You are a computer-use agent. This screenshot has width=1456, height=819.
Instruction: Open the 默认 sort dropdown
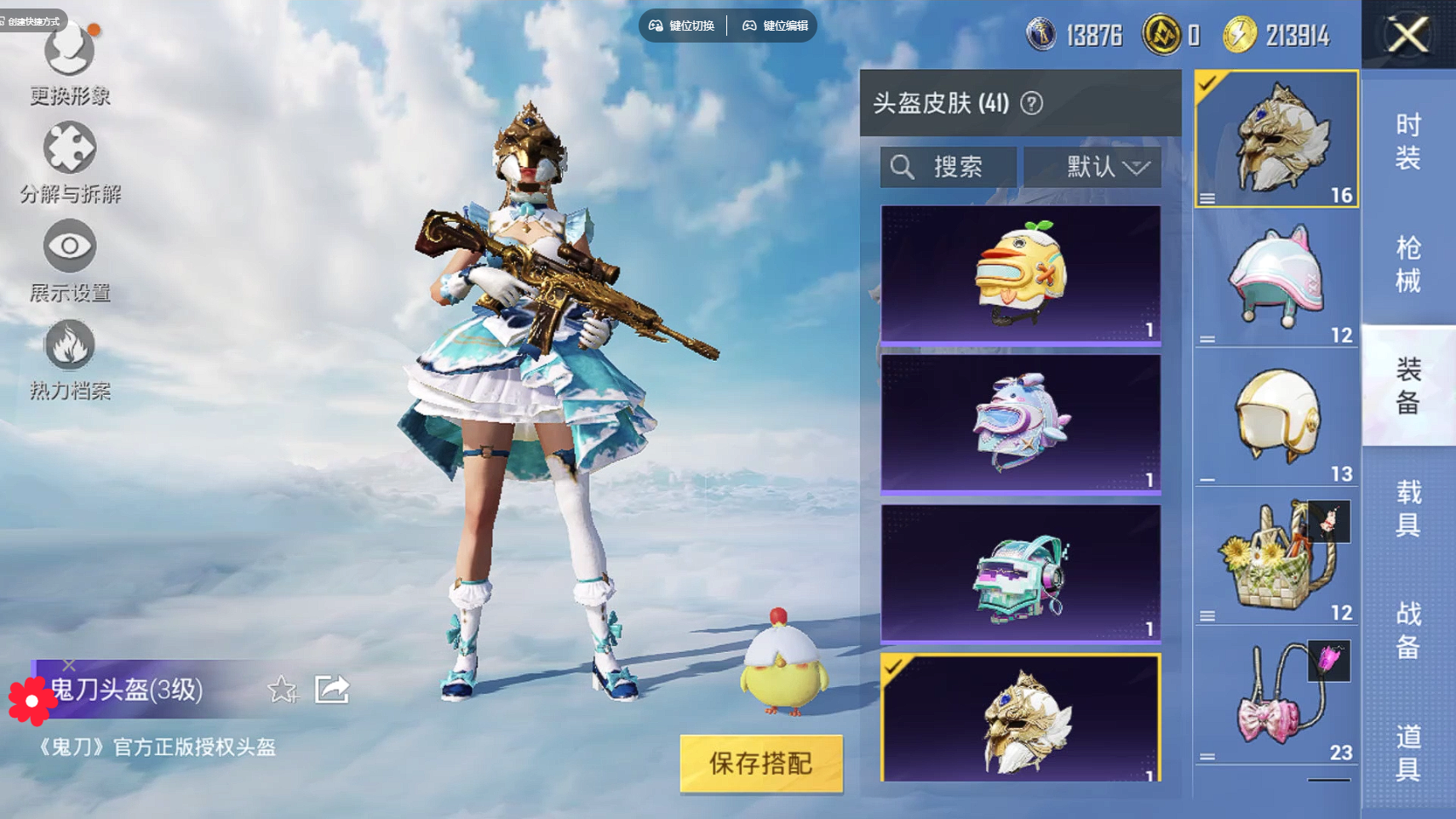tap(1092, 167)
